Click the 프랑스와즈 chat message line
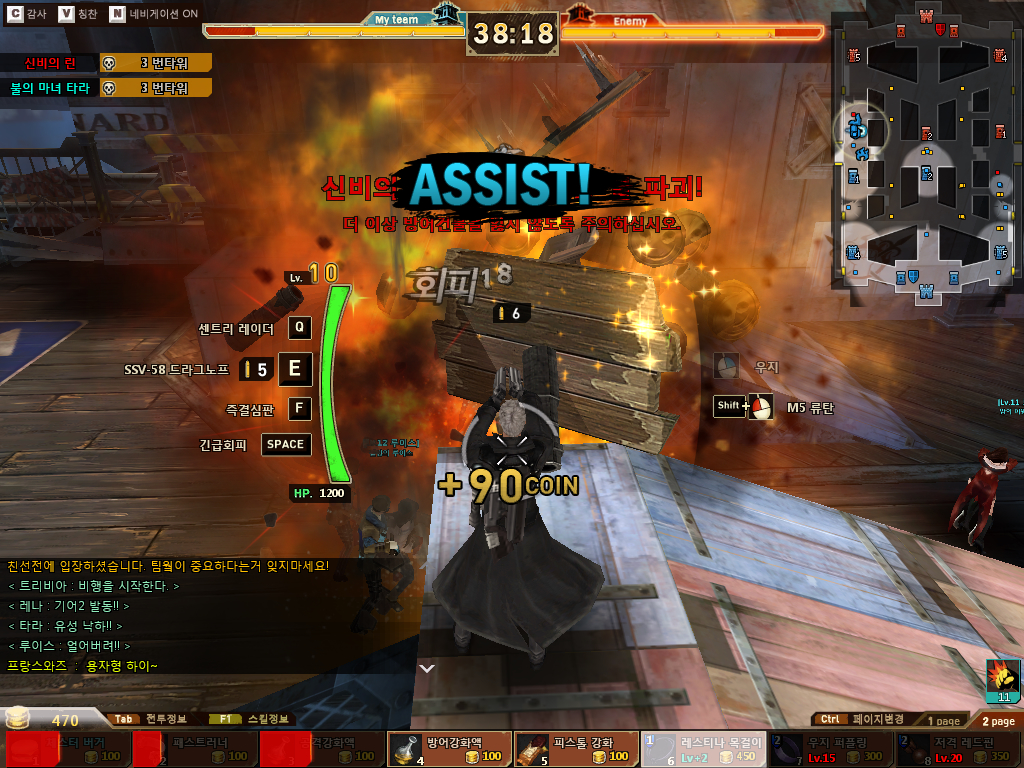Screen dimensions: 1024x768 pos(82,666)
